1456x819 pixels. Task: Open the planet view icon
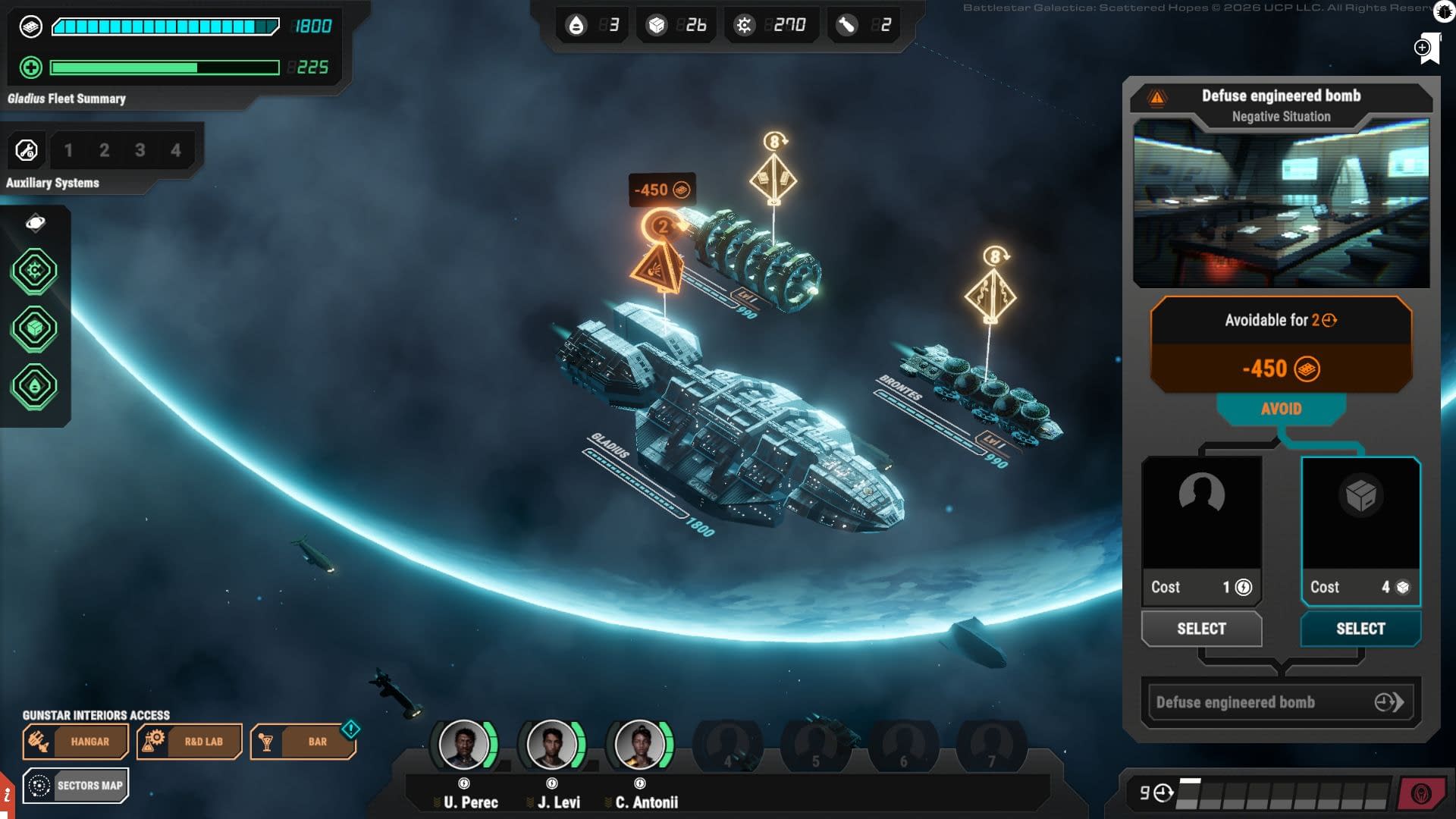coord(35,222)
